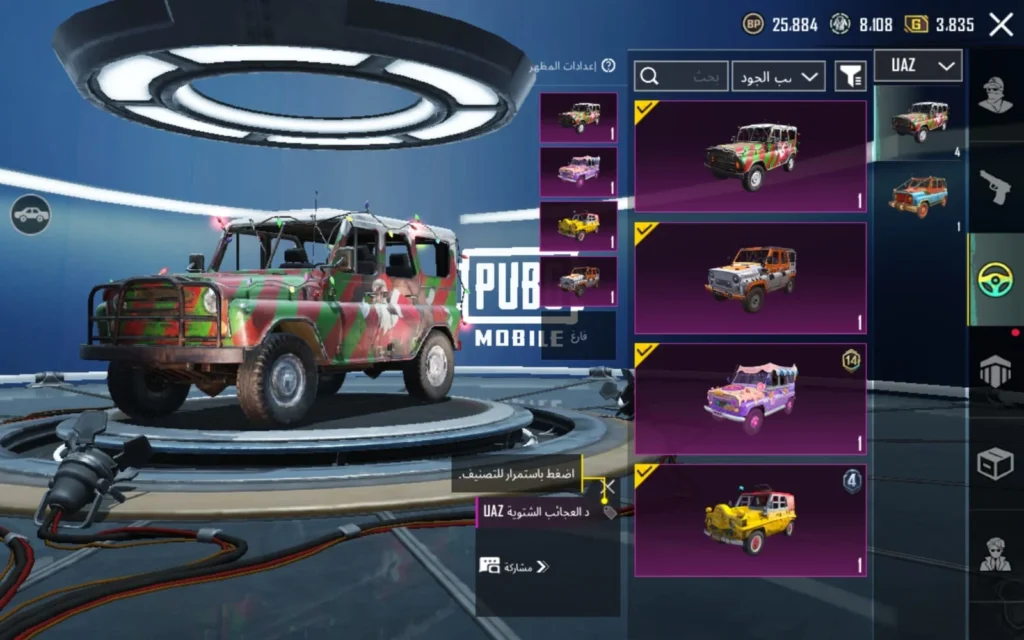
Task: Pick the yellow UAZ skin with badge 4
Action: (750, 521)
